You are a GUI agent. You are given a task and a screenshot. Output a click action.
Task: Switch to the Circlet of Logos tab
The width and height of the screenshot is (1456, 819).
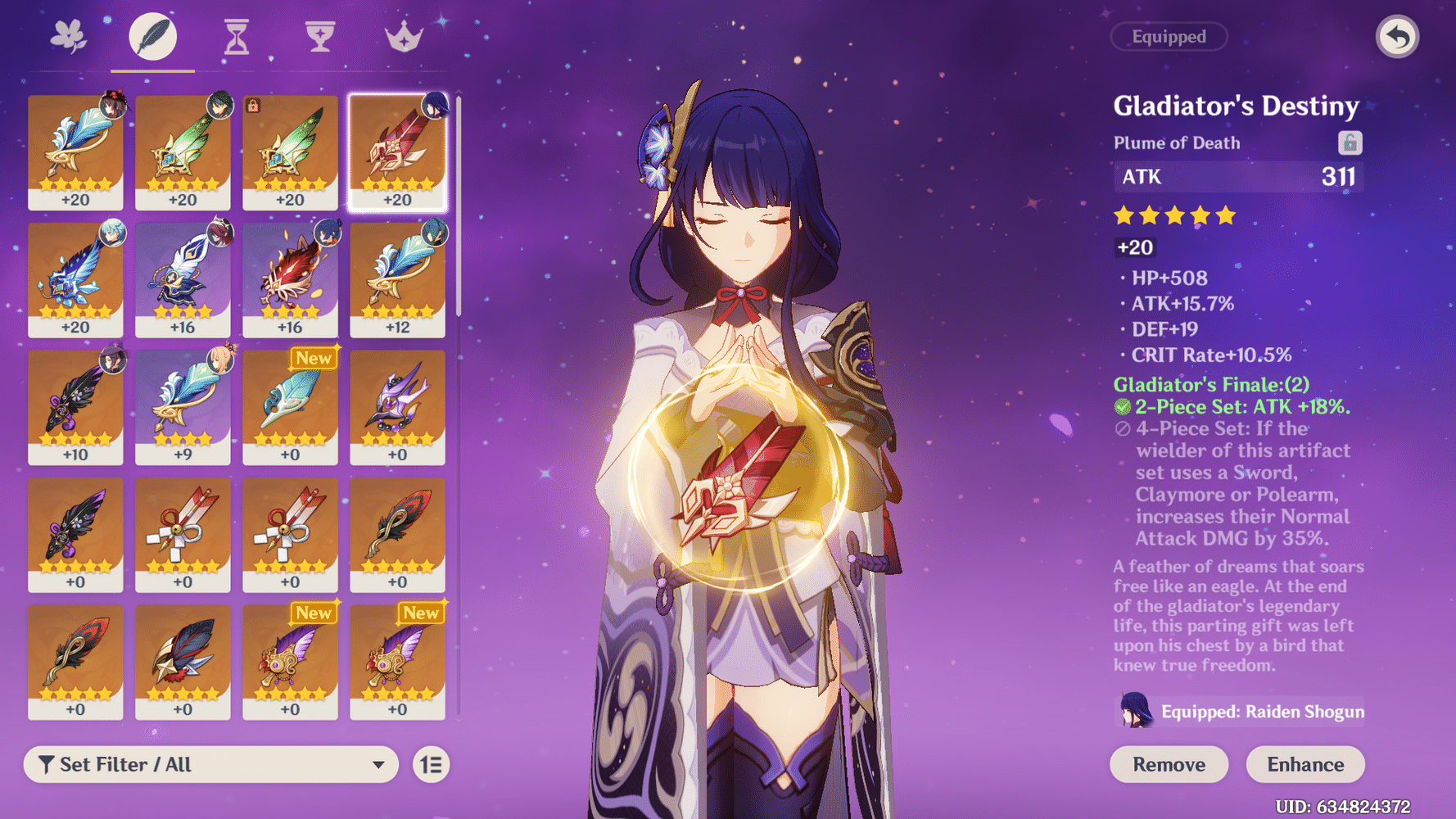(x=404, y=37)
